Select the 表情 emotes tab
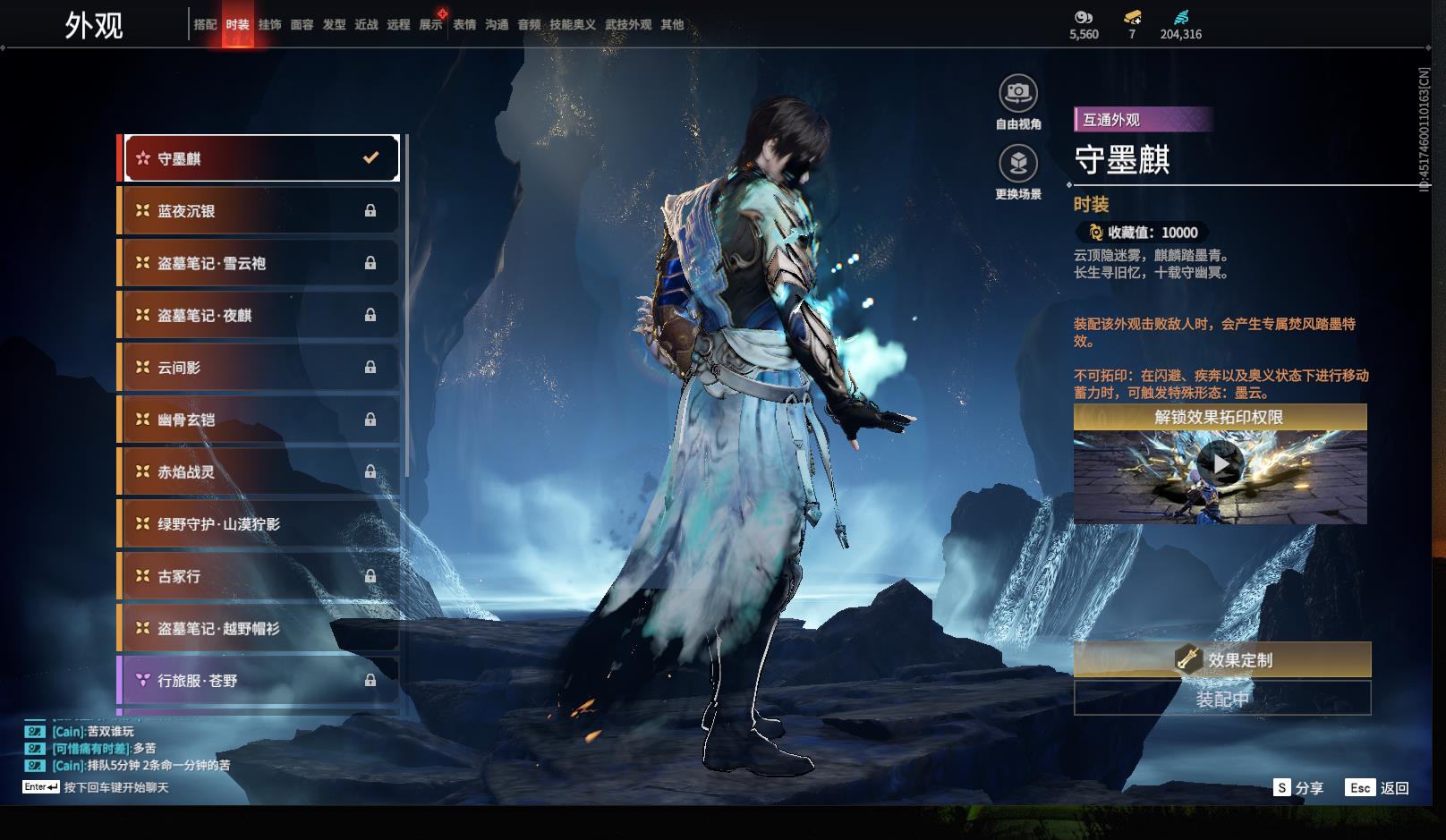1446x840 pixels. click(464, 25)
